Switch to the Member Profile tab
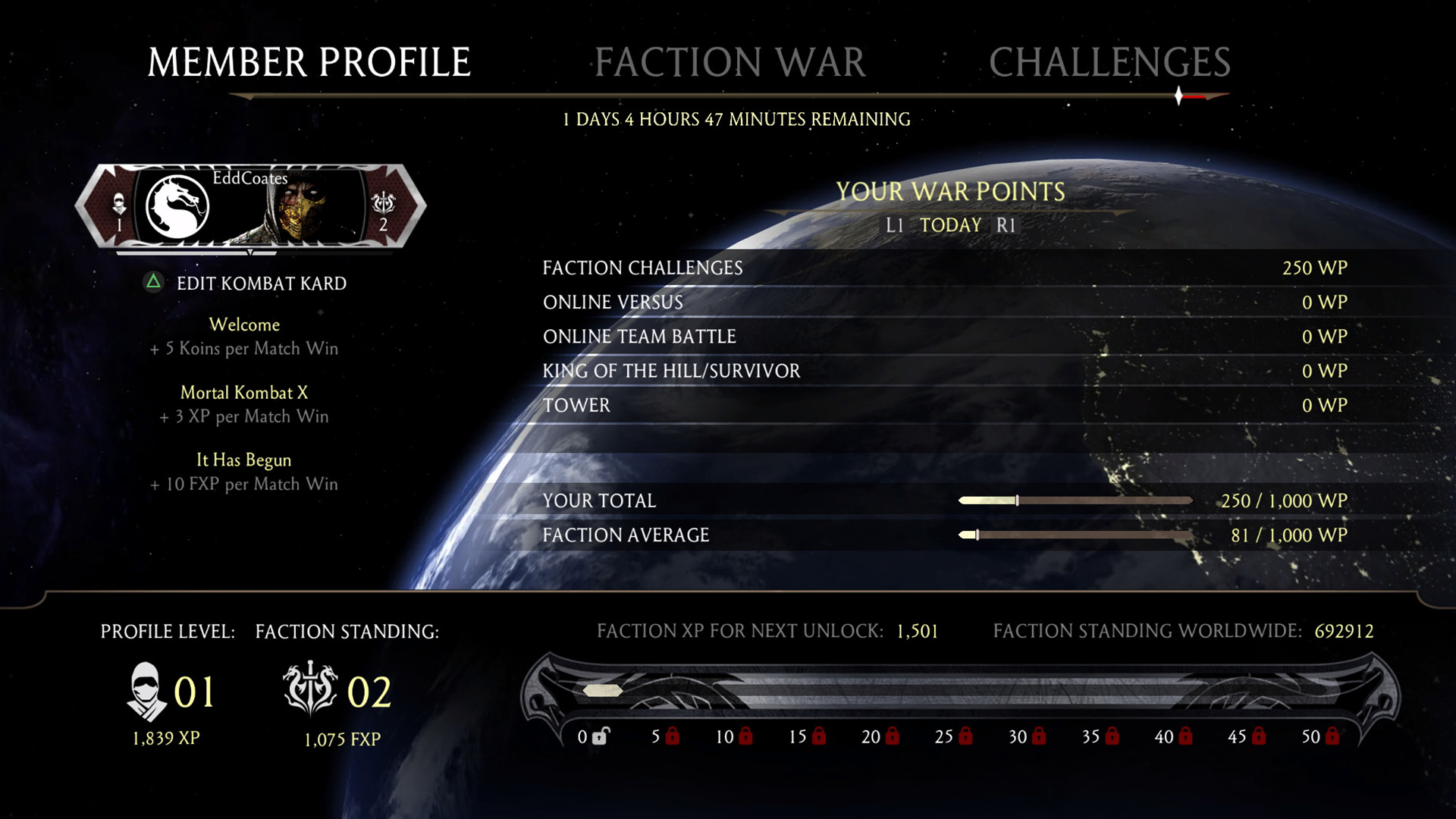Viewport: 1456px width, 819px height. pyautogui.click(x=309, y=62)
